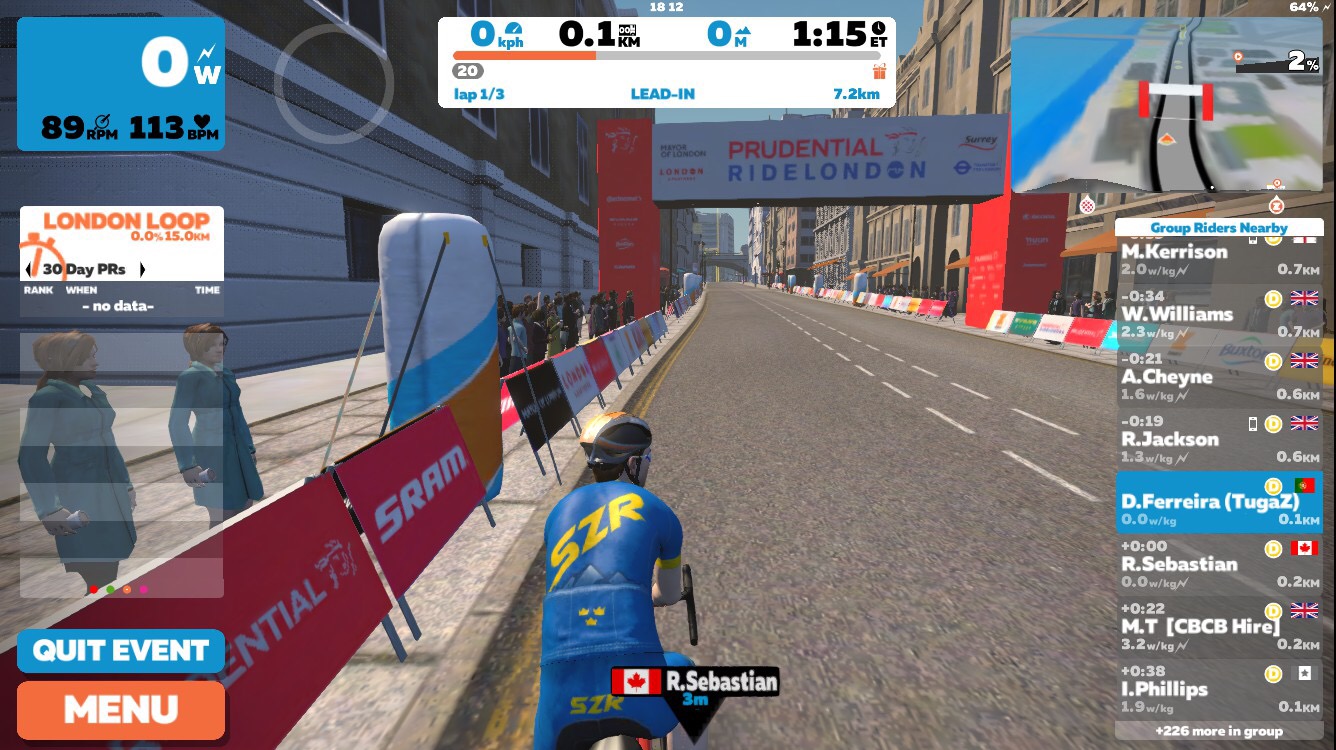The image size is (1336, 750).
Task: Select R.Sebastian row in riders list
Action: 1218,565
